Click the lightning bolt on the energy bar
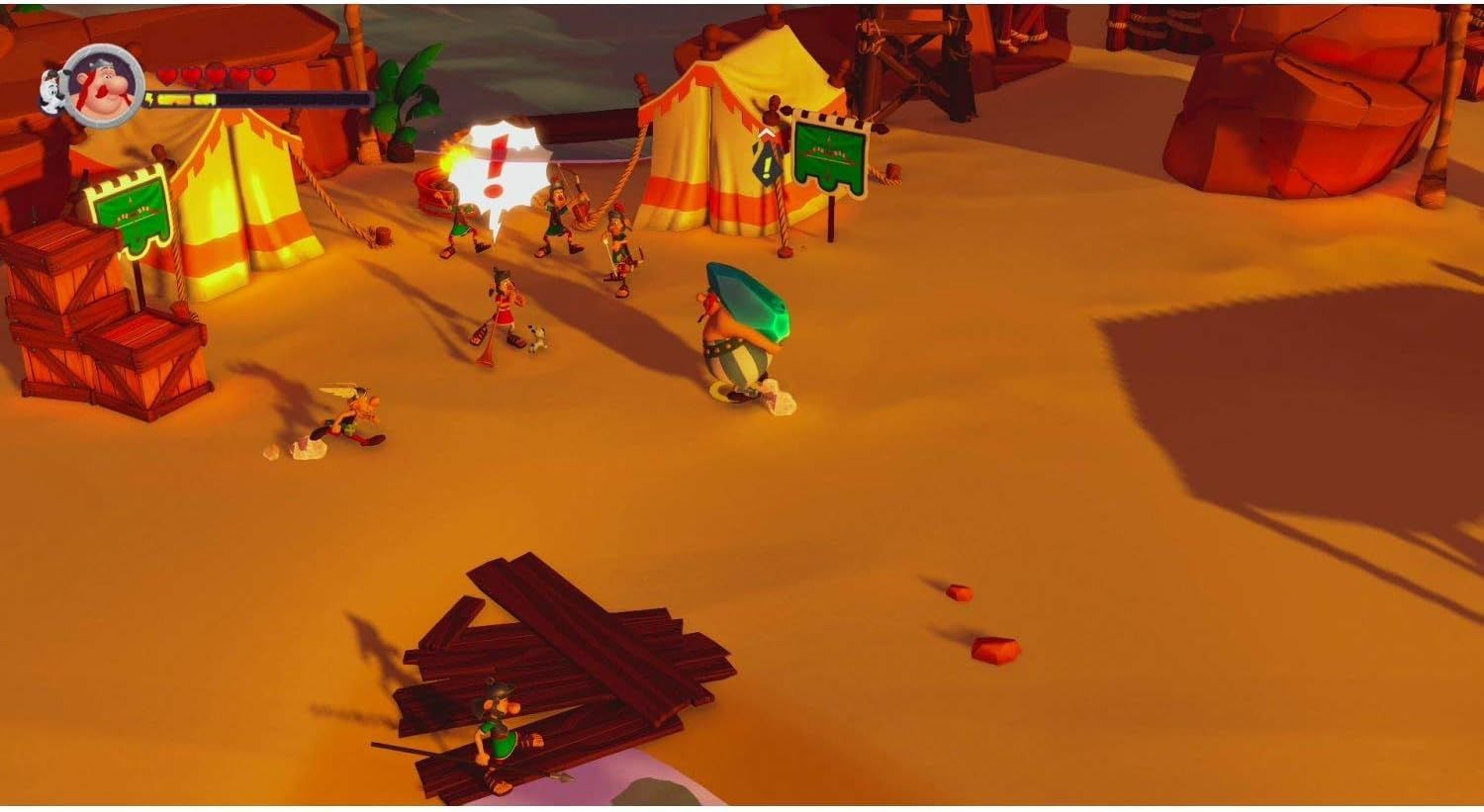The image size is (1484, 812). pos(148,98)
